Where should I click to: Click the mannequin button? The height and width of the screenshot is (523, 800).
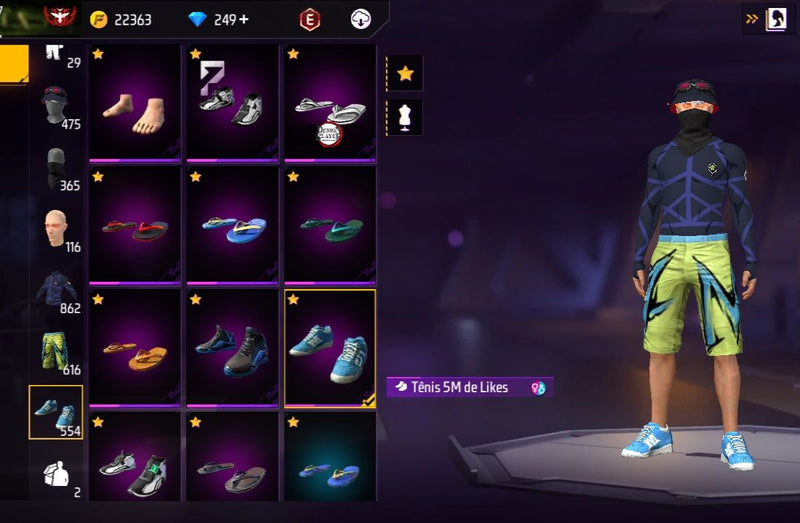pyautogui.click(x=405, y=117)
